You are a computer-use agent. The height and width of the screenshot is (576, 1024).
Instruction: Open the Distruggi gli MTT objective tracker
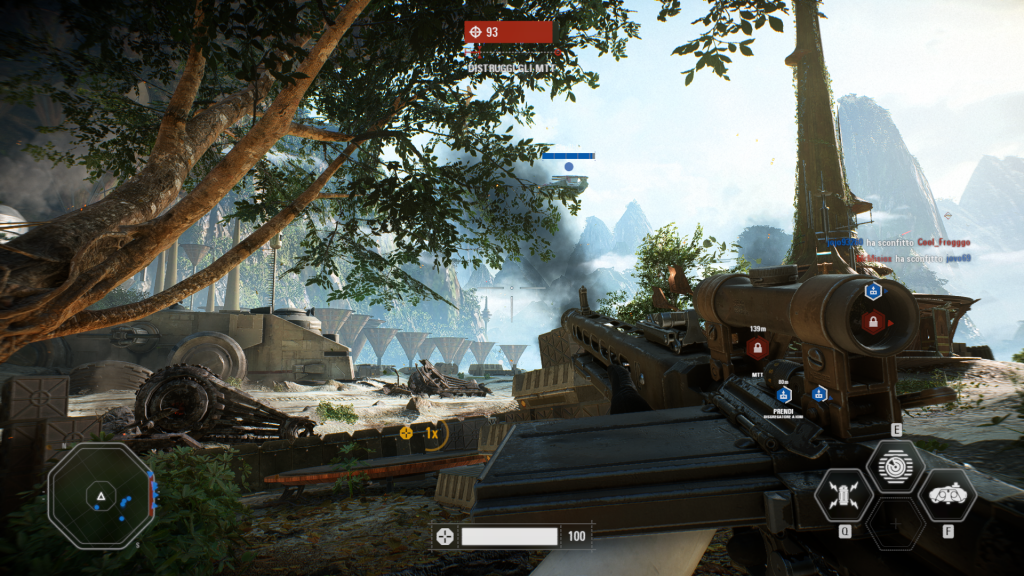508,33
